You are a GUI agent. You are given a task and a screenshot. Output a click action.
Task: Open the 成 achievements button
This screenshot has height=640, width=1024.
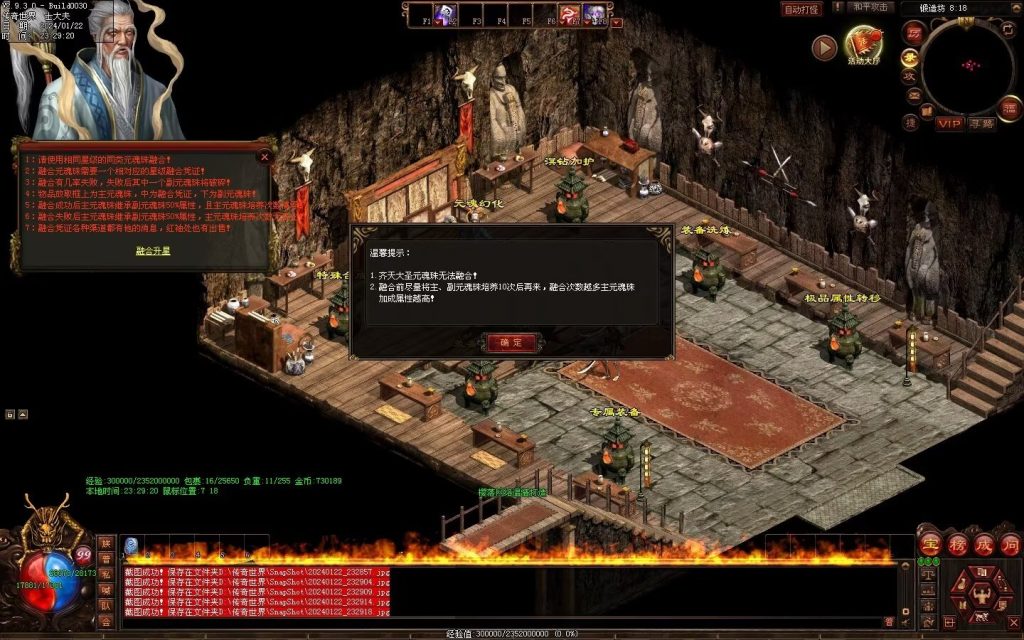982,545
